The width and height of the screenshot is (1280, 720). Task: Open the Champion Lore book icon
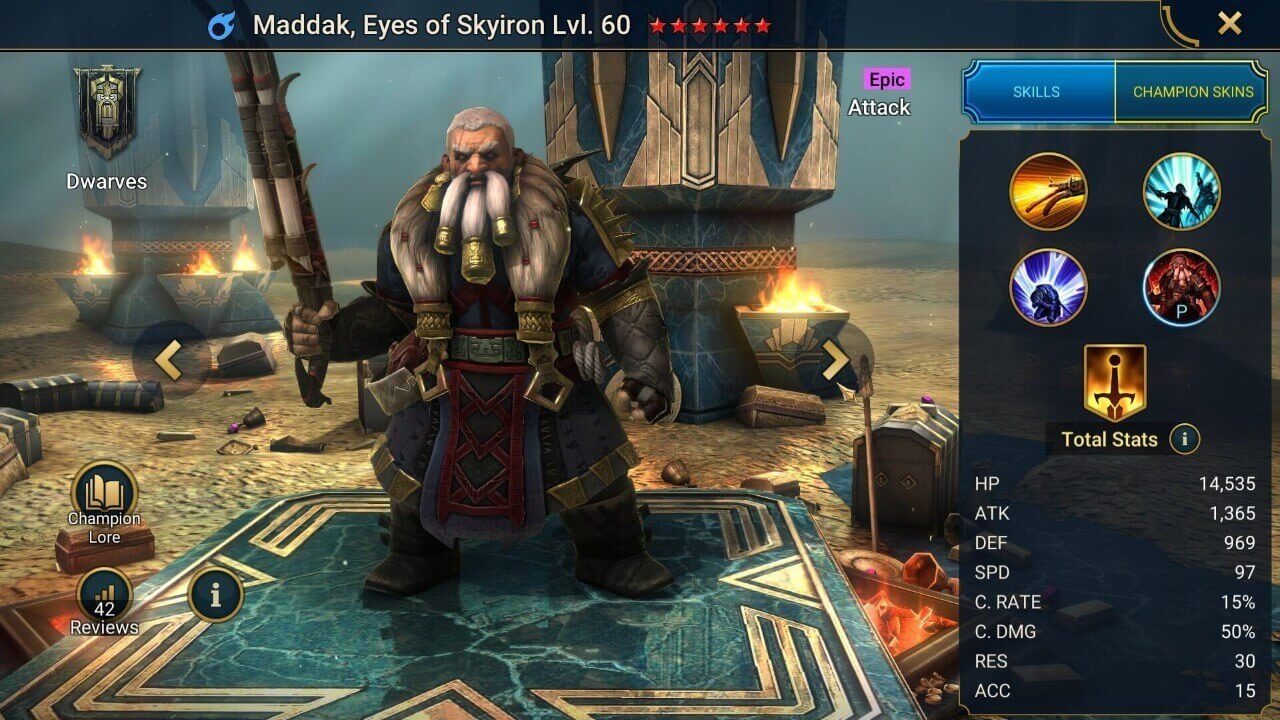point(104,490)
